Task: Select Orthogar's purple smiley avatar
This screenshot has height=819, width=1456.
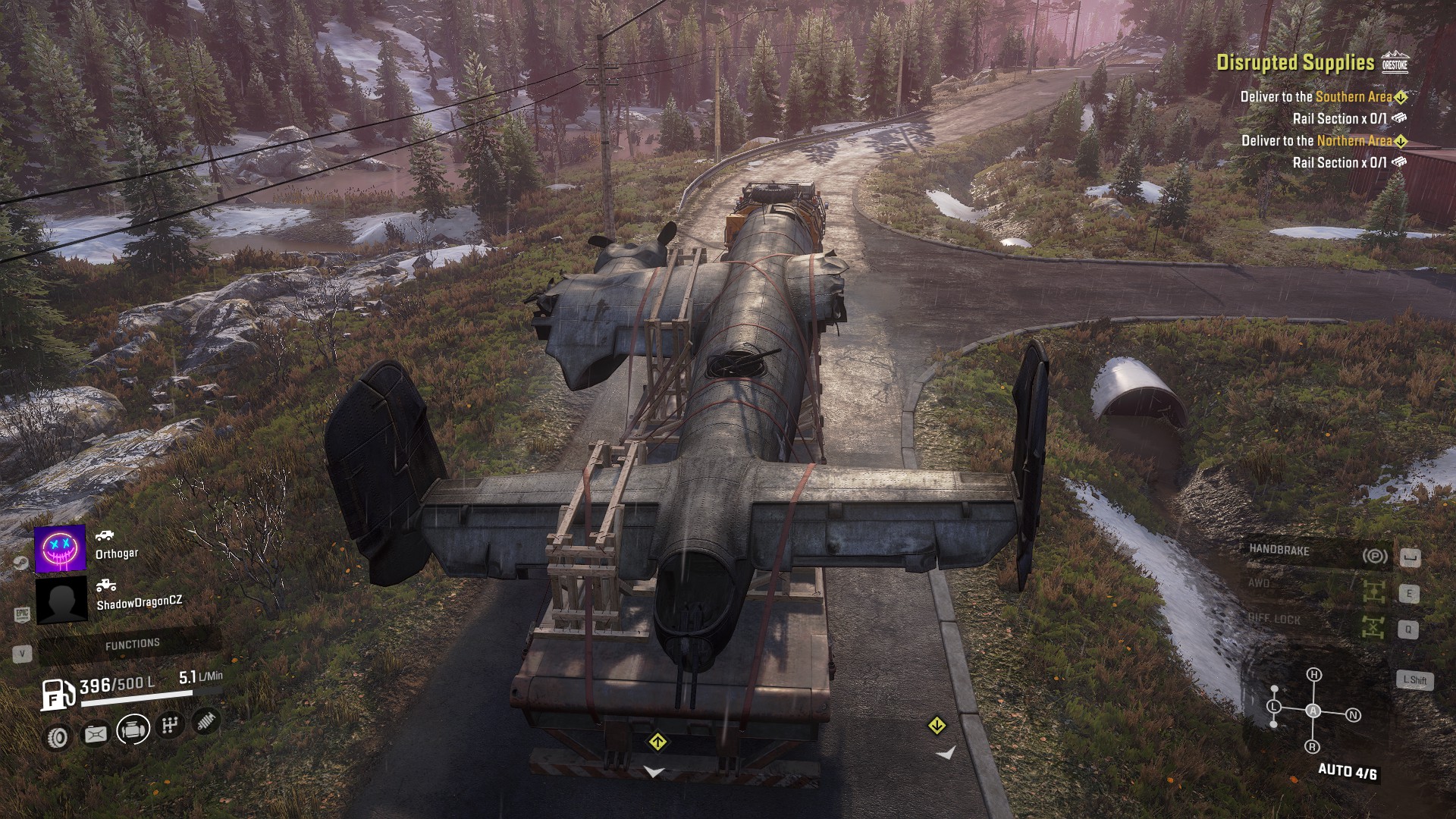Action: tap(60, 548)
